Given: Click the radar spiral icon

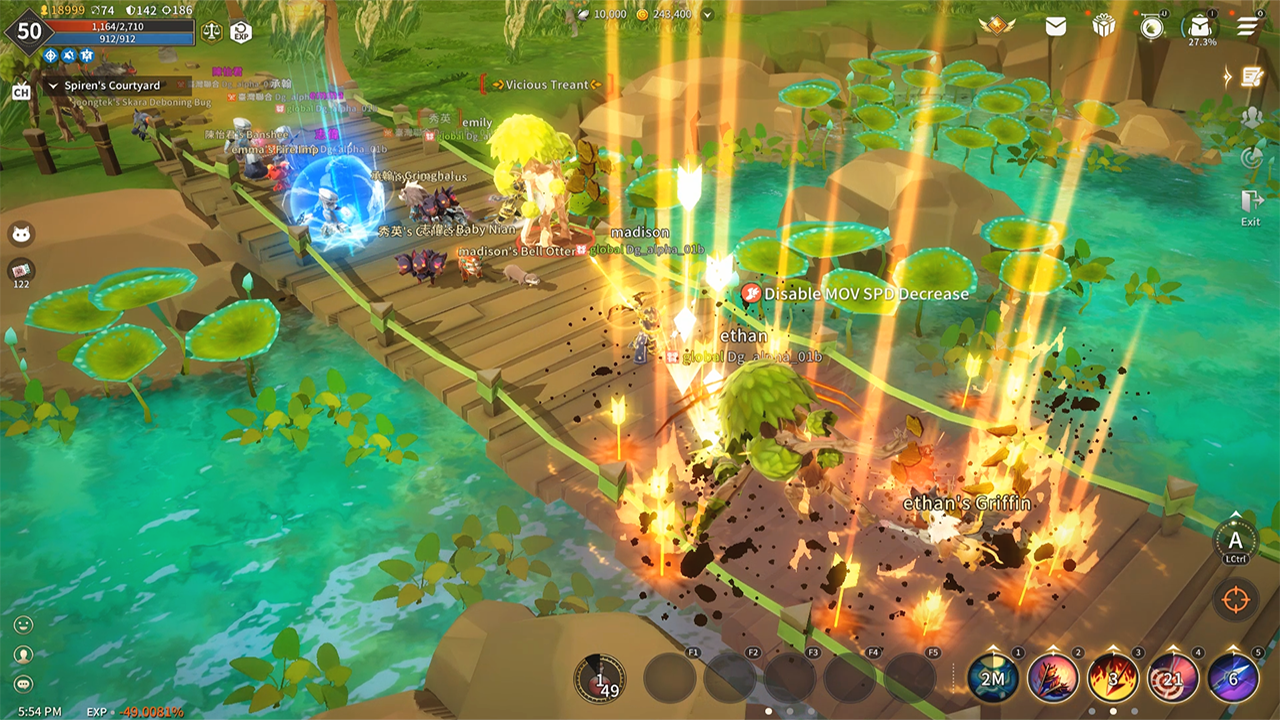Looking at the screenshot, I should [1250, 157].
